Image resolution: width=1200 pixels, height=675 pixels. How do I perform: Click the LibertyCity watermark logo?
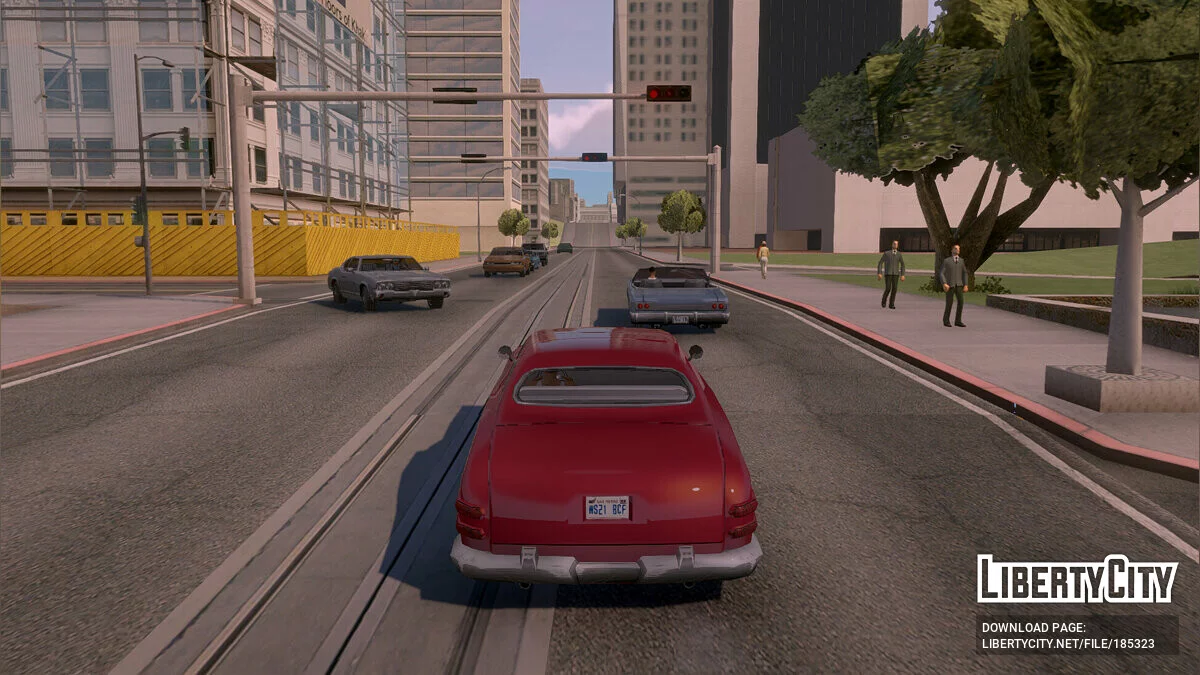click(x=1077, y=579)
